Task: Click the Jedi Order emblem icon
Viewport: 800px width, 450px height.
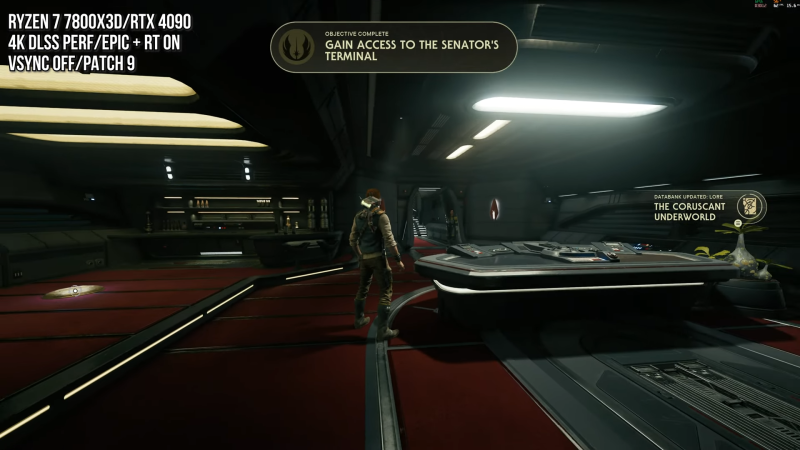Action: pos(297,47)
